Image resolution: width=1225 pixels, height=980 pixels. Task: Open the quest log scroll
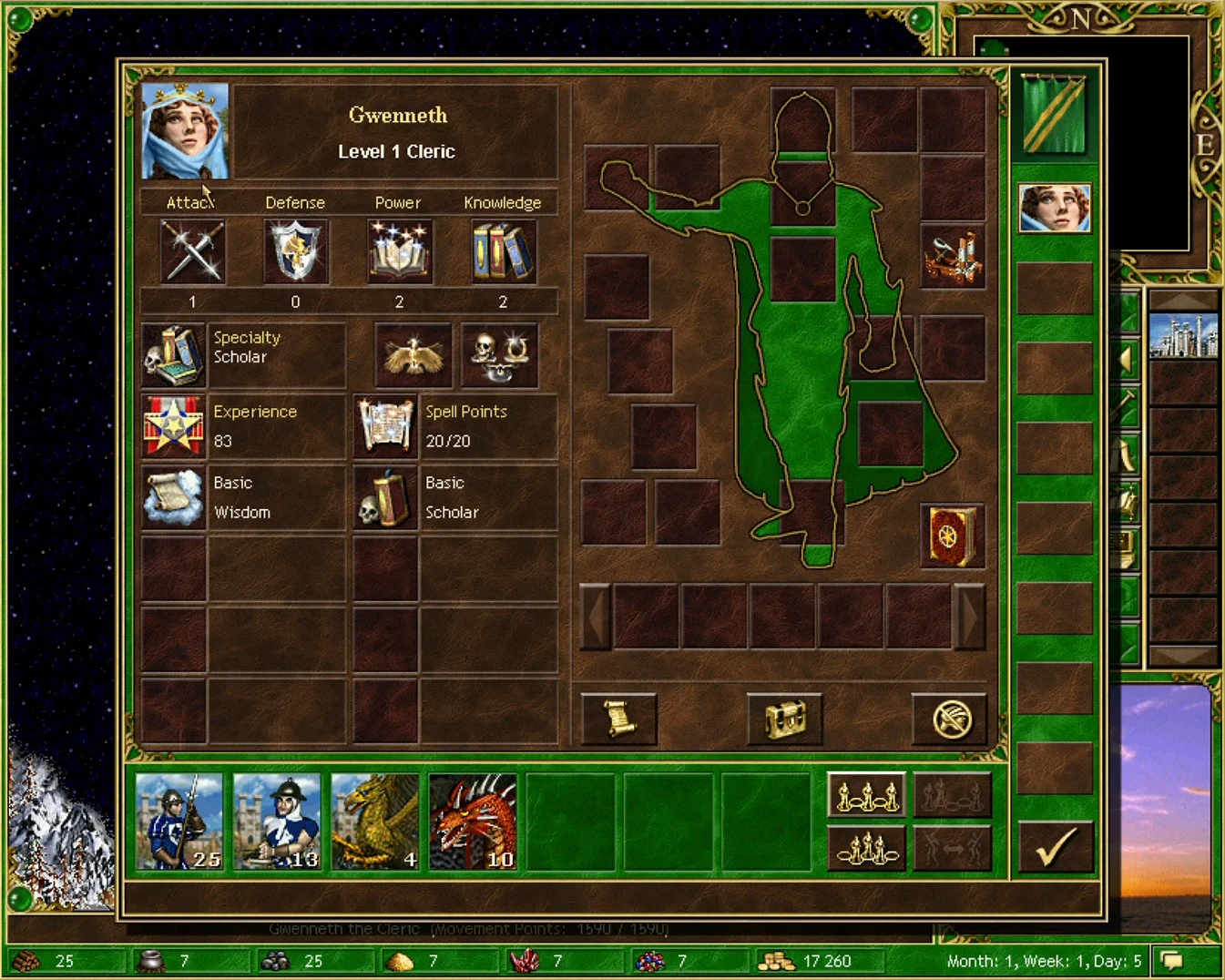coord(618,719)
